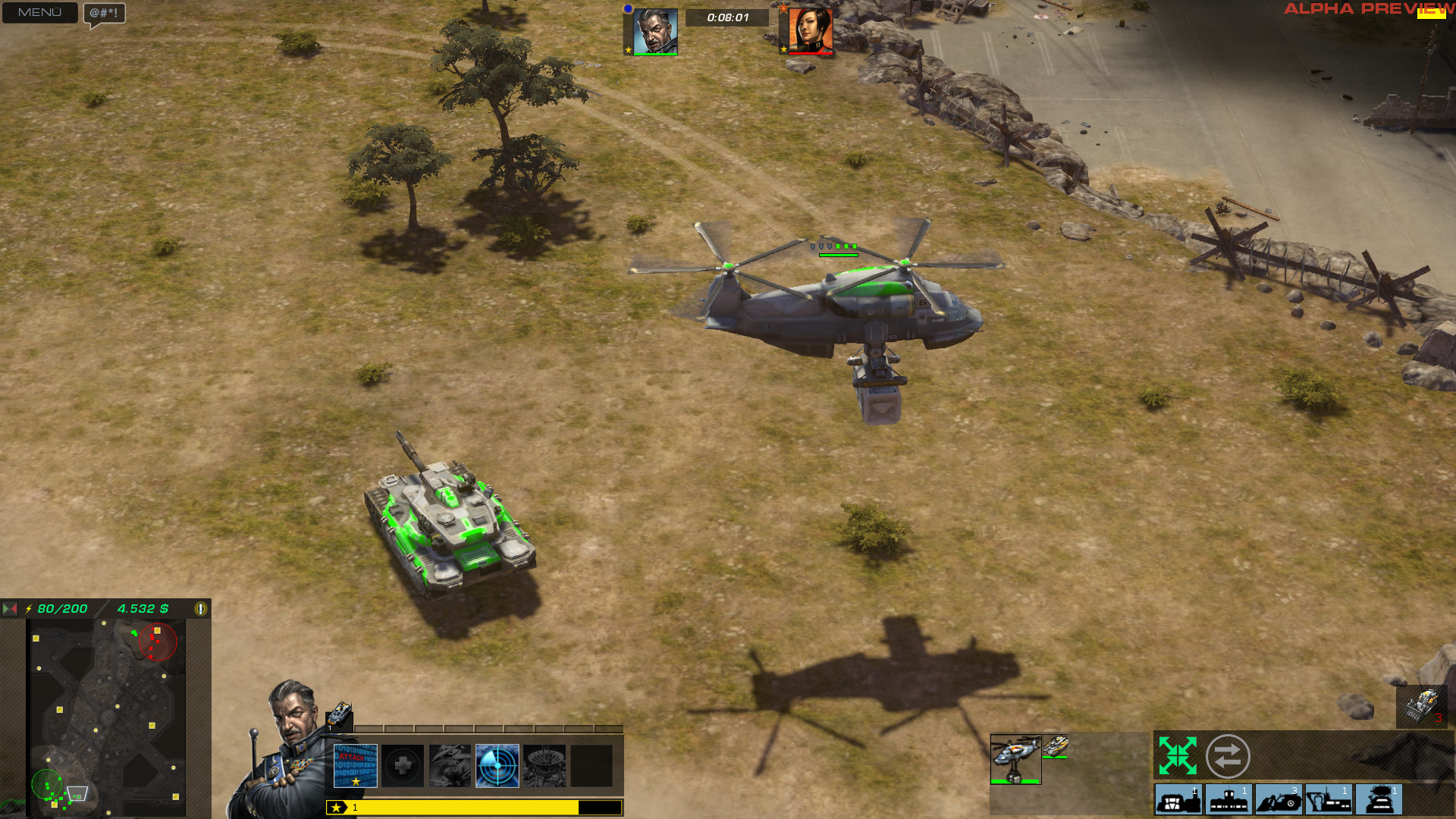The height and width of the screenshot is (819, 1456).
Task: Click the coin icon beside the money display
Action: point(200,607)
